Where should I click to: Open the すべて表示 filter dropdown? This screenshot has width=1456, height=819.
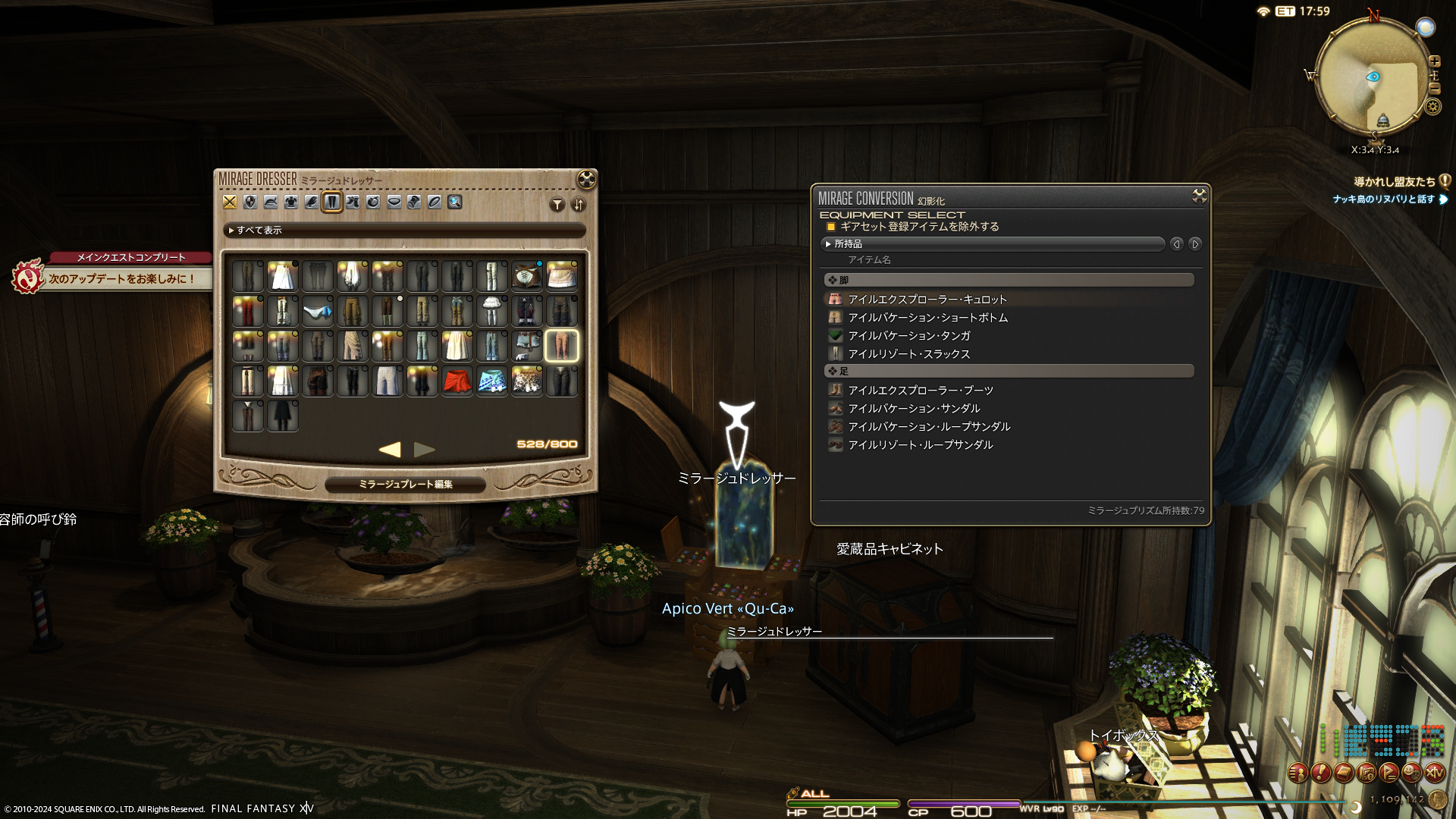tap(404, 231)
